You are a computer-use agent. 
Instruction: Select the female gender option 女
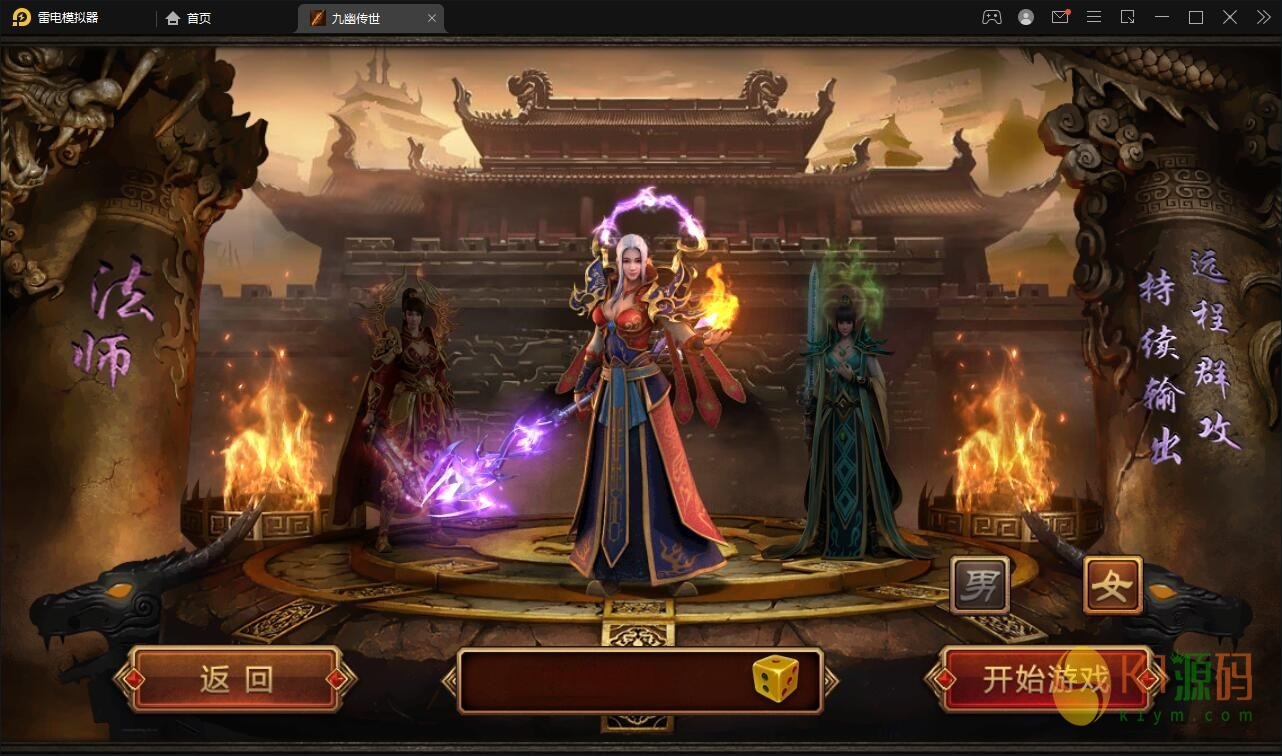(x=1113, y=585)
